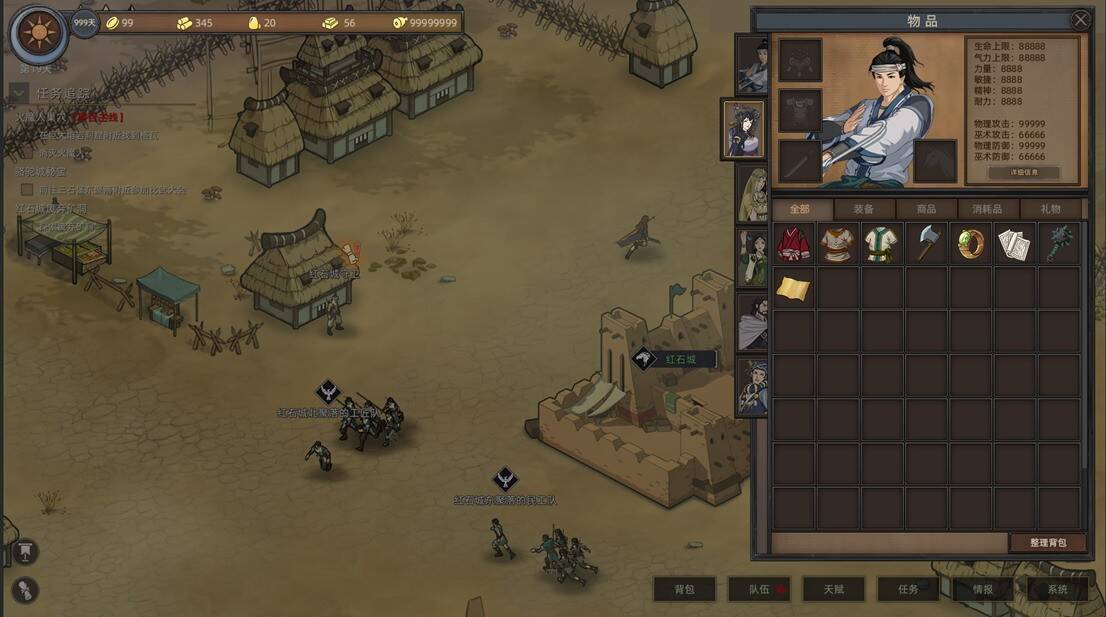Image resolution: width=1106 pixels, height=617 pixels.
Task: Click the 详细信息 detailed info button
Action: click(x=1023, y=172)
